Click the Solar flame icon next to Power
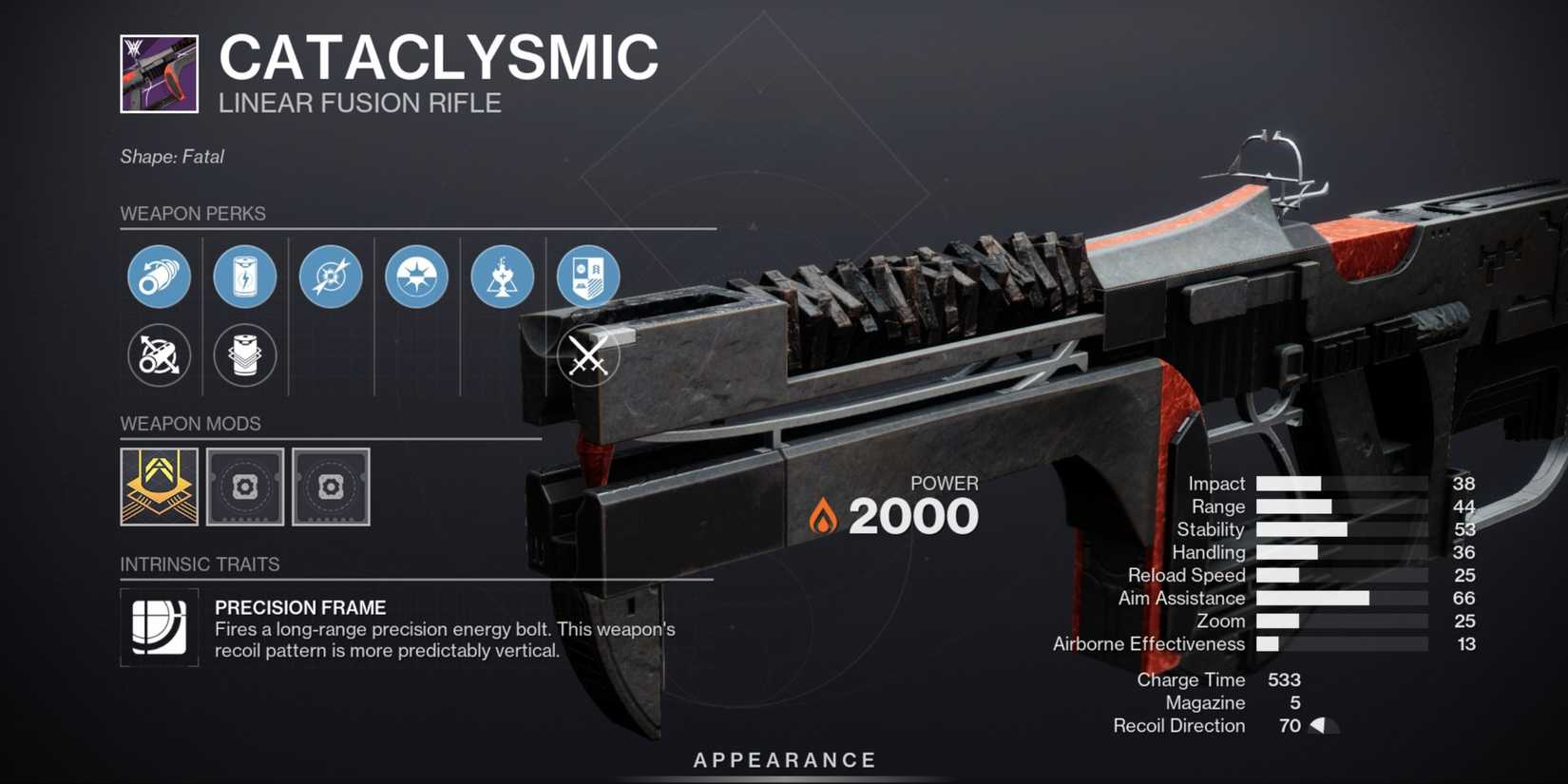The width and height of the screenshot is (1568, 784). point(823,514)
